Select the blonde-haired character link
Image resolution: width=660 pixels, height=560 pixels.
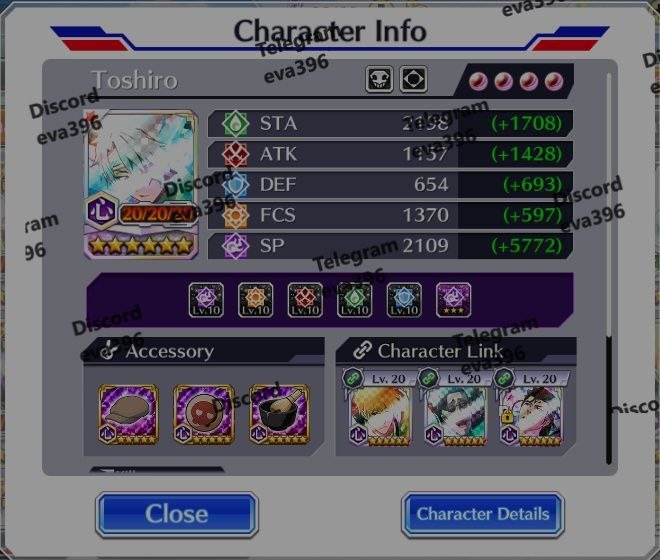(x=380, y=414)
